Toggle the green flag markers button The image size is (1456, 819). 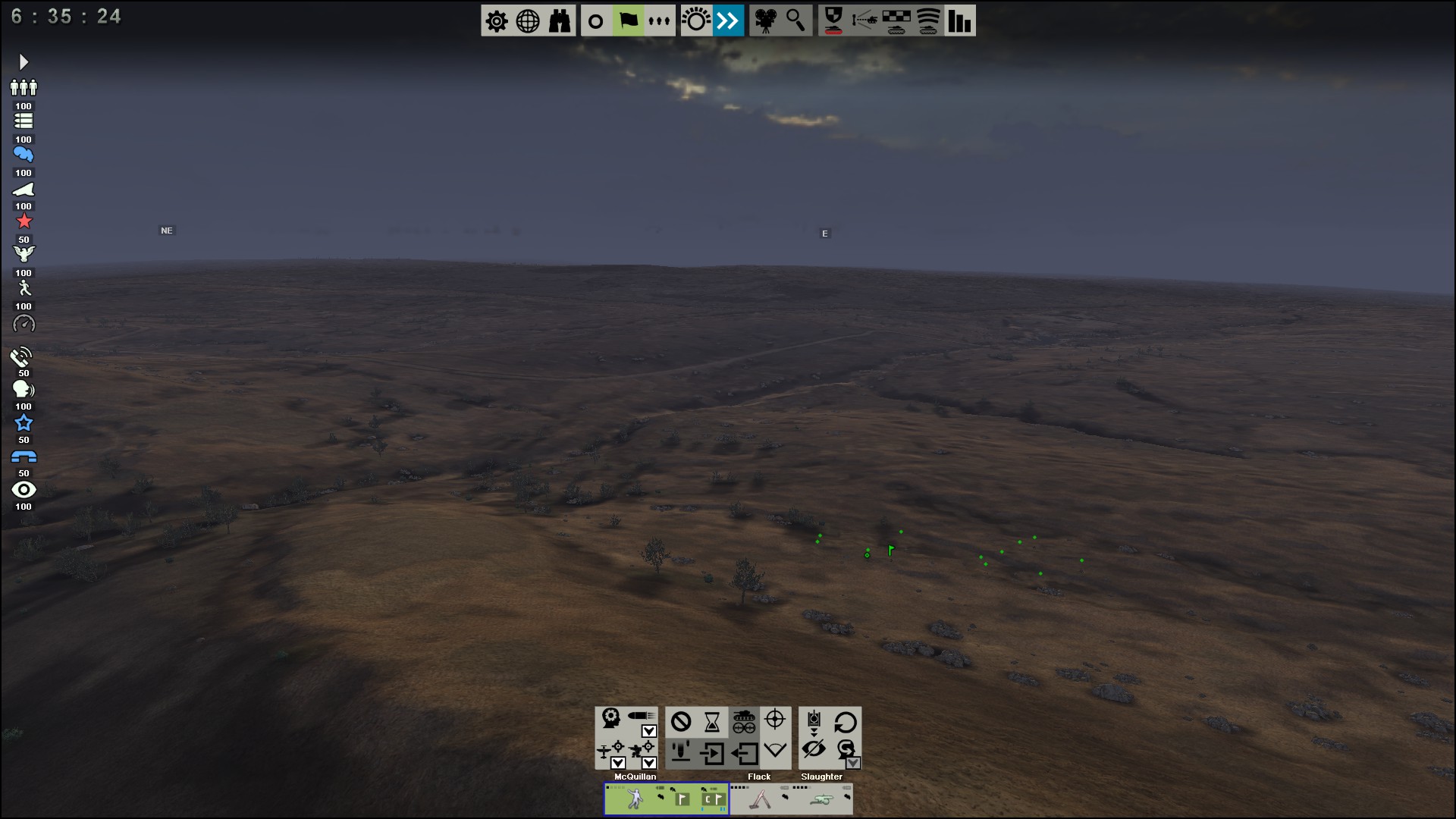click(x=629, y=21)
